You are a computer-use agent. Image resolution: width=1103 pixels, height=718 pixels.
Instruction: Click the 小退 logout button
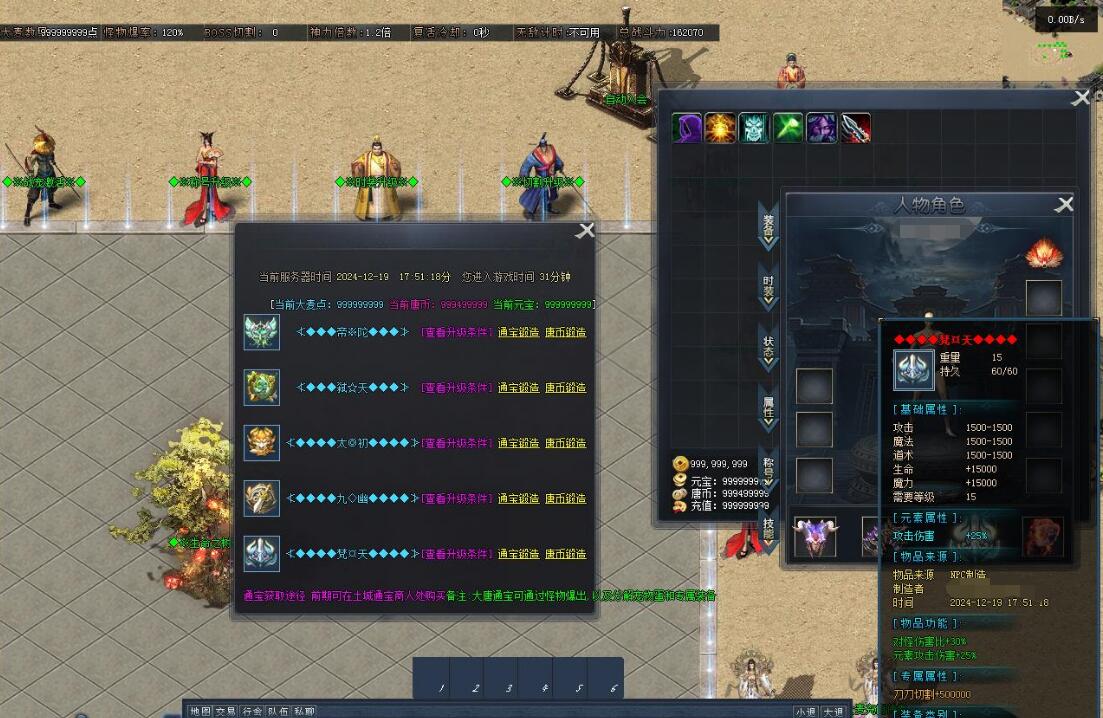806,711
